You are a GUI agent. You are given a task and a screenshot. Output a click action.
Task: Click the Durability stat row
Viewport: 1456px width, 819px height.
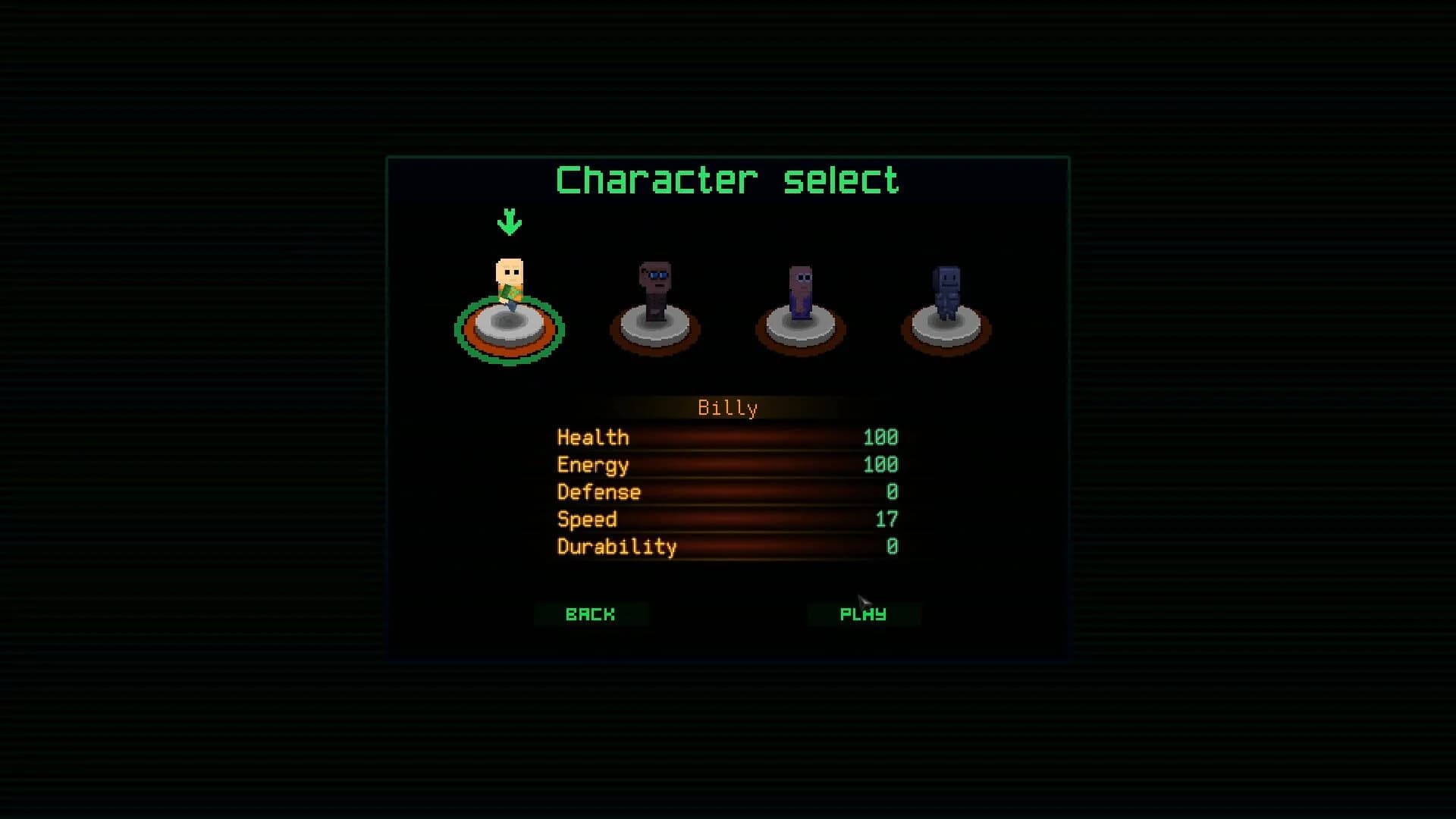pyautogui.click(x=728, y=547)
